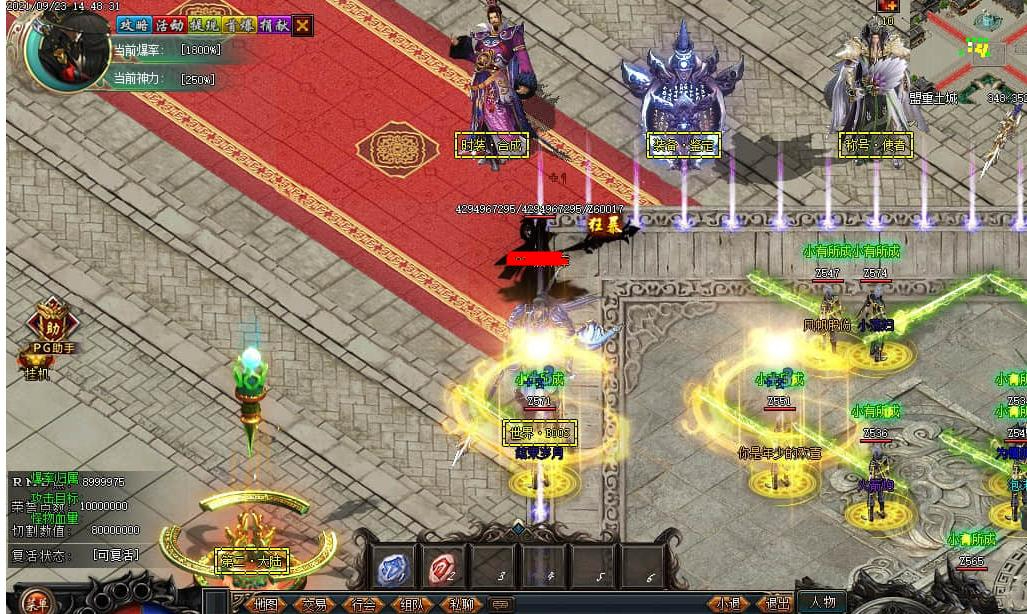Use the red gem in hotbar slot 2
This screenshot has width=1027, height=614.
(x=443, y=568)
